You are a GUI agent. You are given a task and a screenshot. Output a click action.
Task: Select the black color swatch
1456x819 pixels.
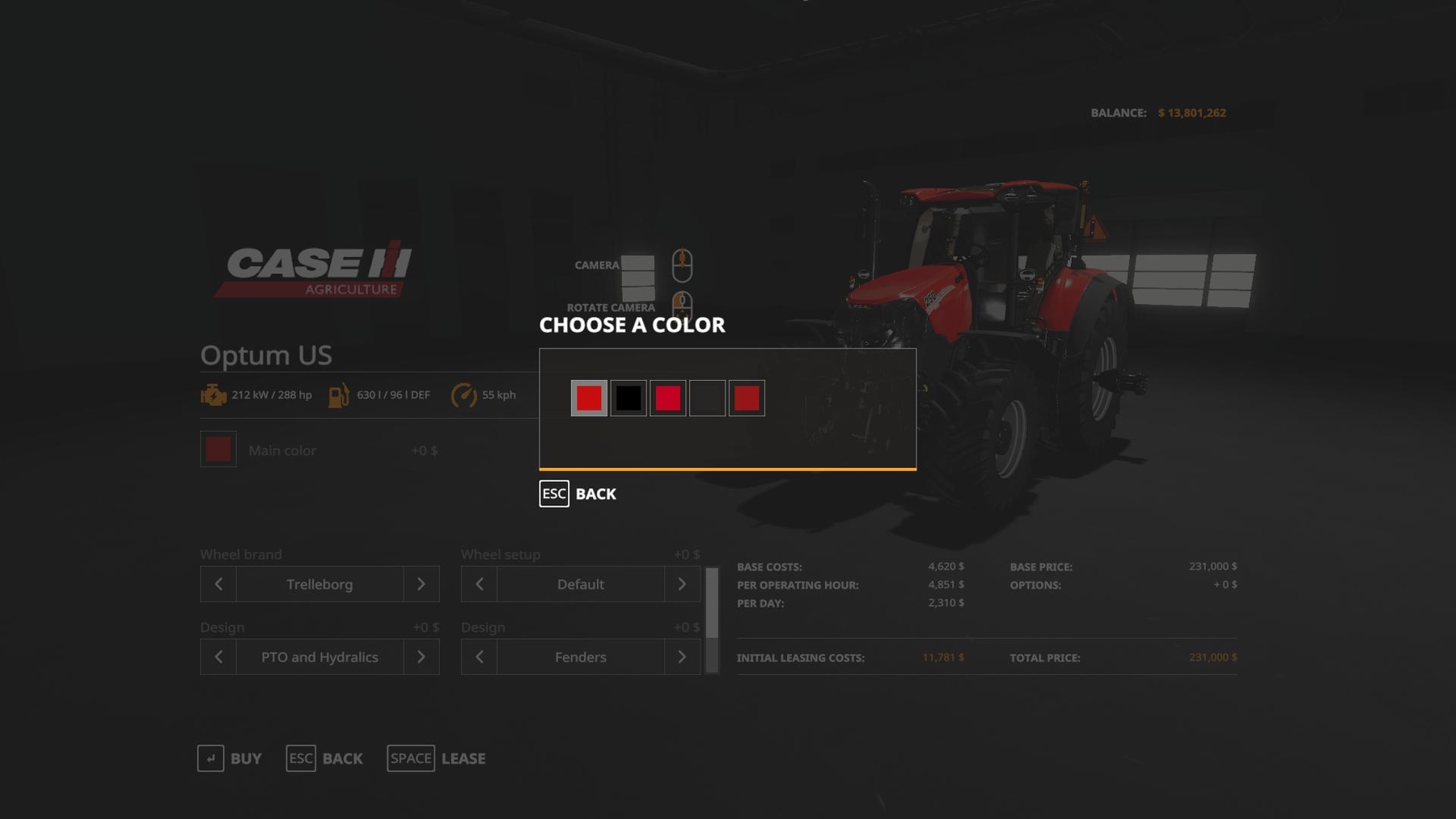629,398
